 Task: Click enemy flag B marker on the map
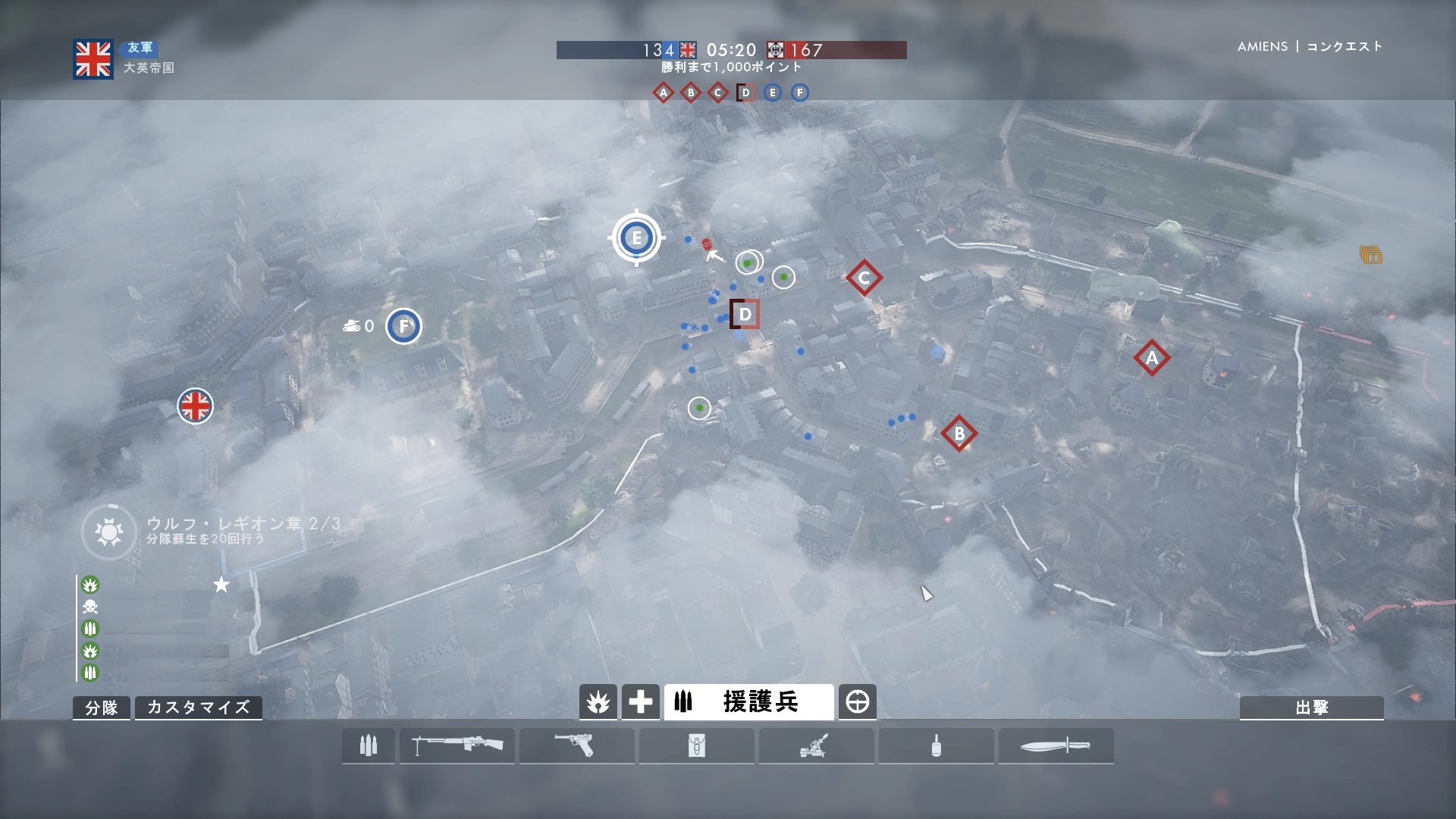click(x=959, y=434)
